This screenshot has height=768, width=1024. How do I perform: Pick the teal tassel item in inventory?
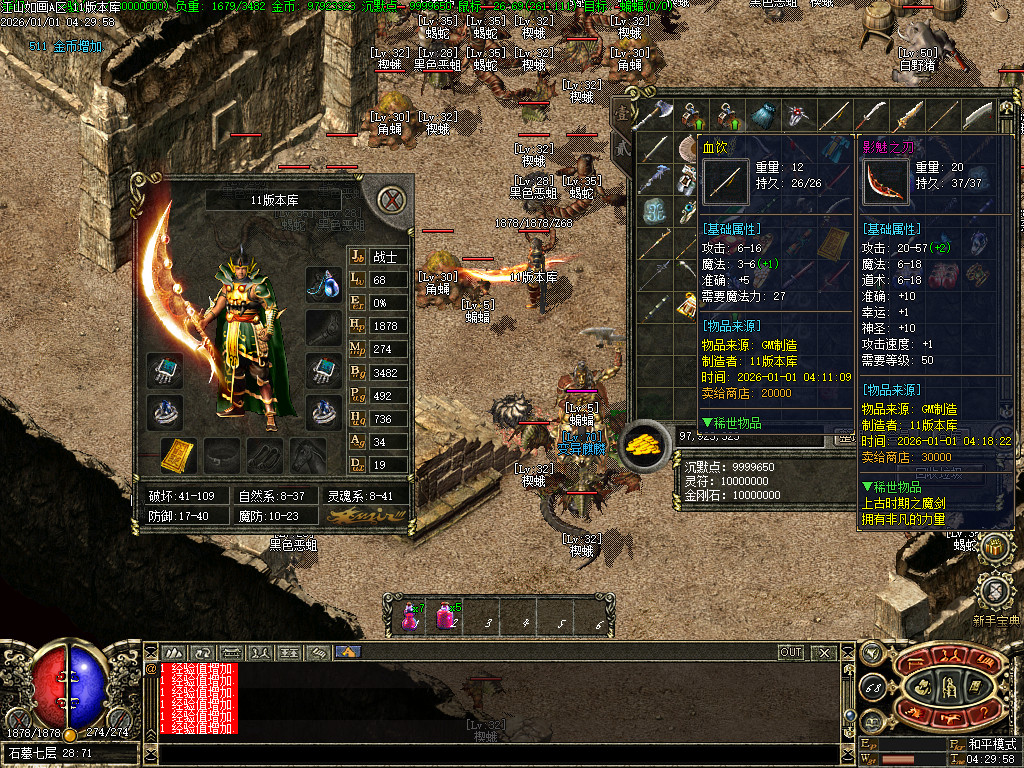click(x=763, y=115)
